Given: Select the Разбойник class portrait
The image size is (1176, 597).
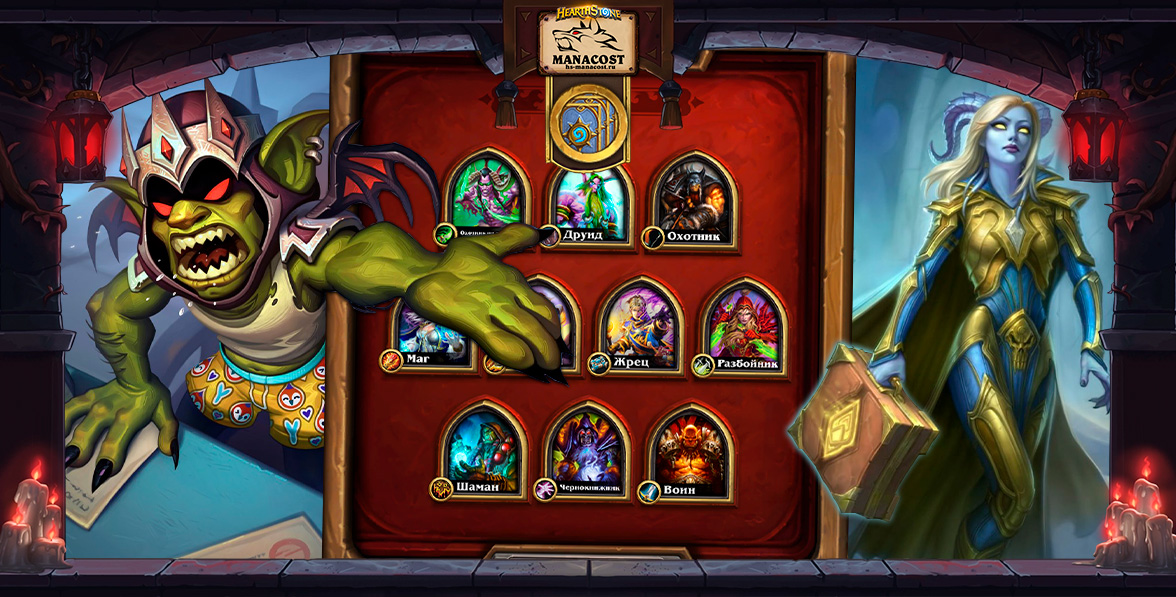Looking at the screenshot, I should (x=743, y=324).
